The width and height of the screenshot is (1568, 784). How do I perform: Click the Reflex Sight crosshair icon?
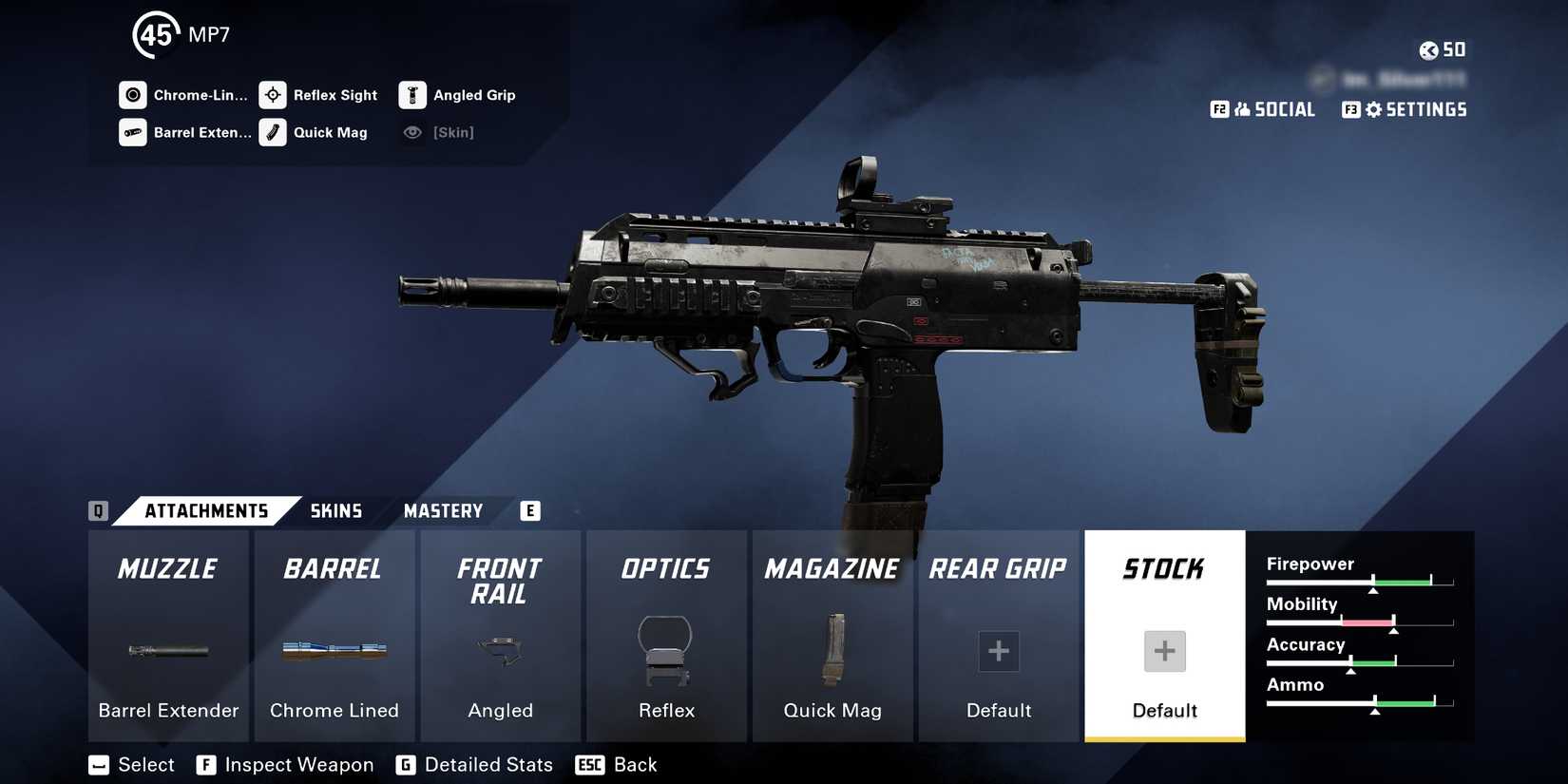(272, 94)
